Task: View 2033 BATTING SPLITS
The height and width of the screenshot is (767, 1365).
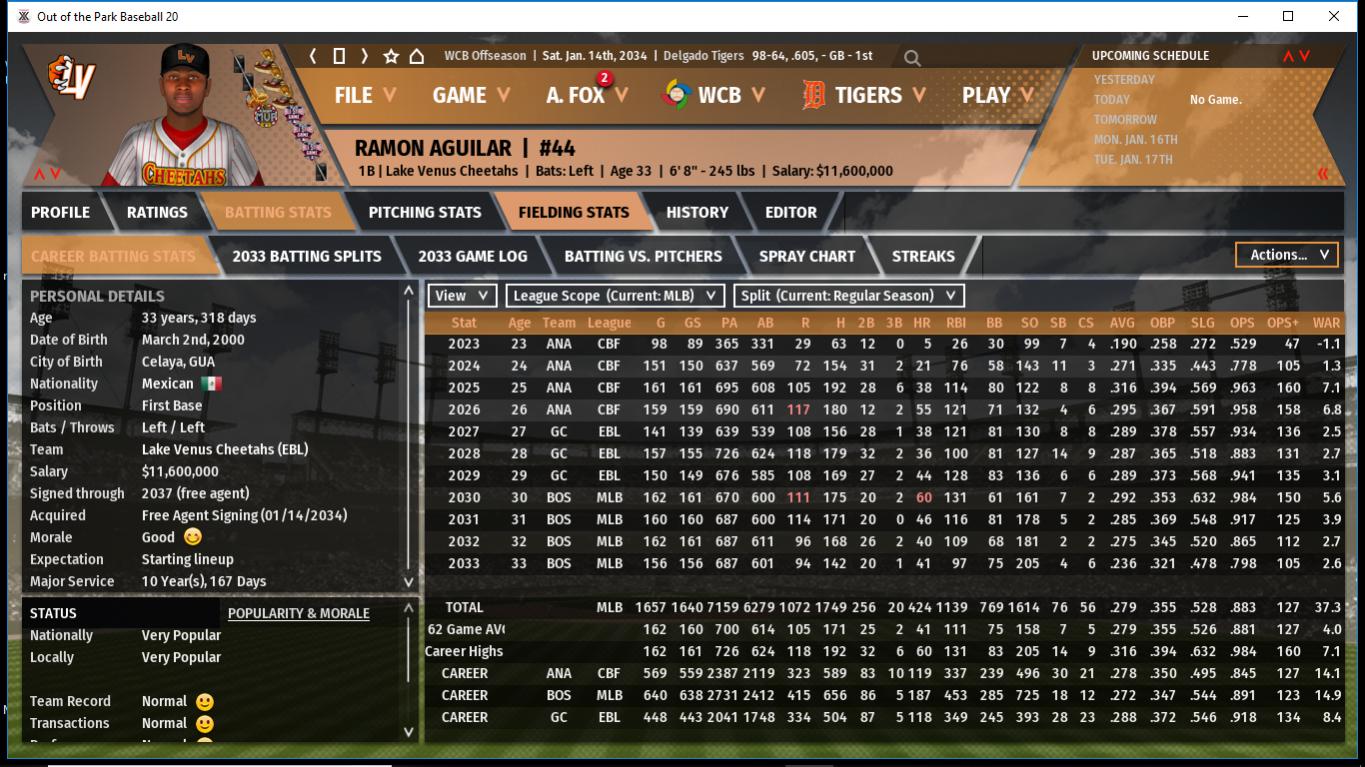Action: tap(306, 256)
